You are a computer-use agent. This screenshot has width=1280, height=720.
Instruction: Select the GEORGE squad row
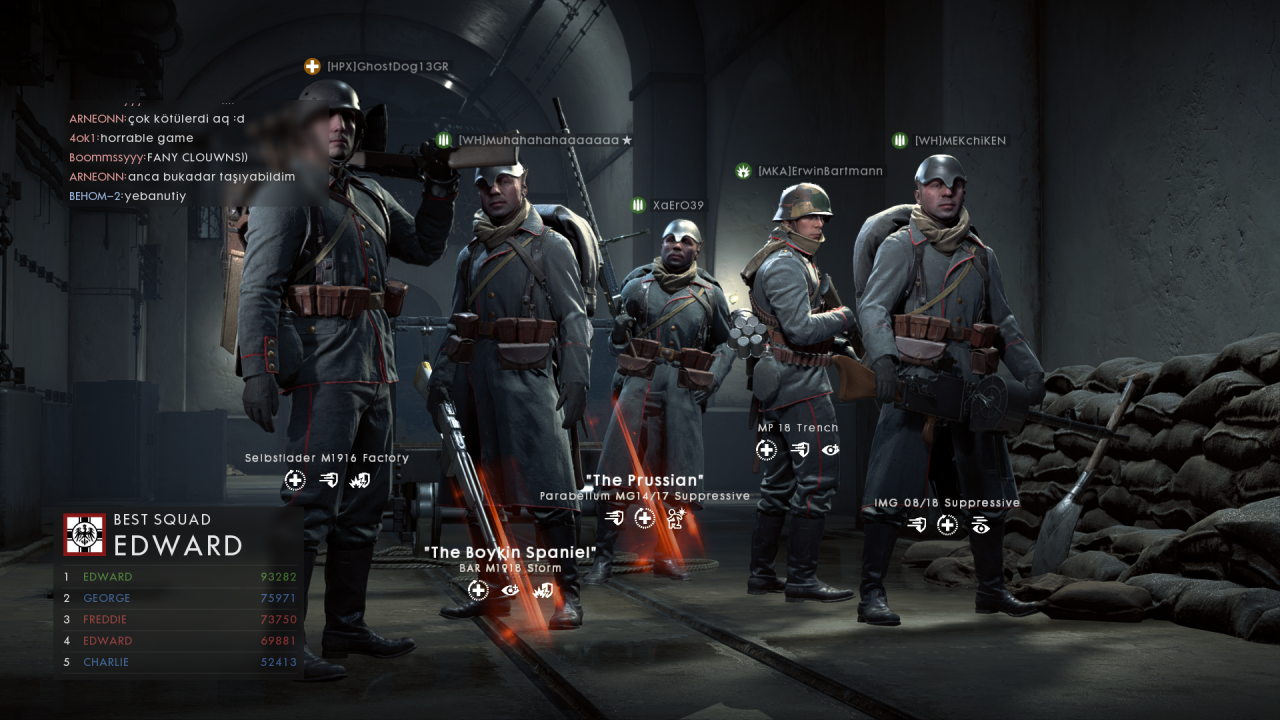(x=180, y=598)
